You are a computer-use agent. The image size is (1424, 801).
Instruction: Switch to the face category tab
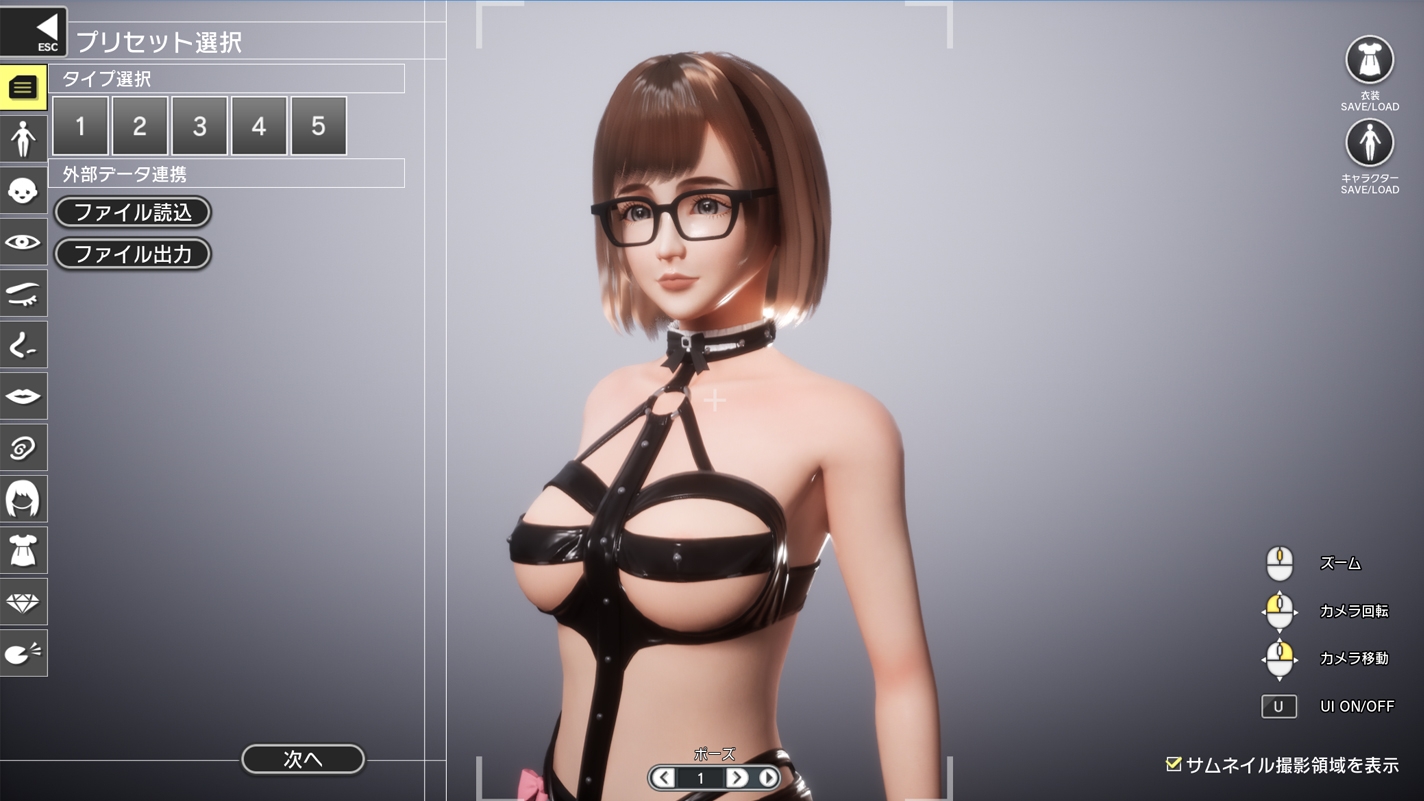pos(23,191)
